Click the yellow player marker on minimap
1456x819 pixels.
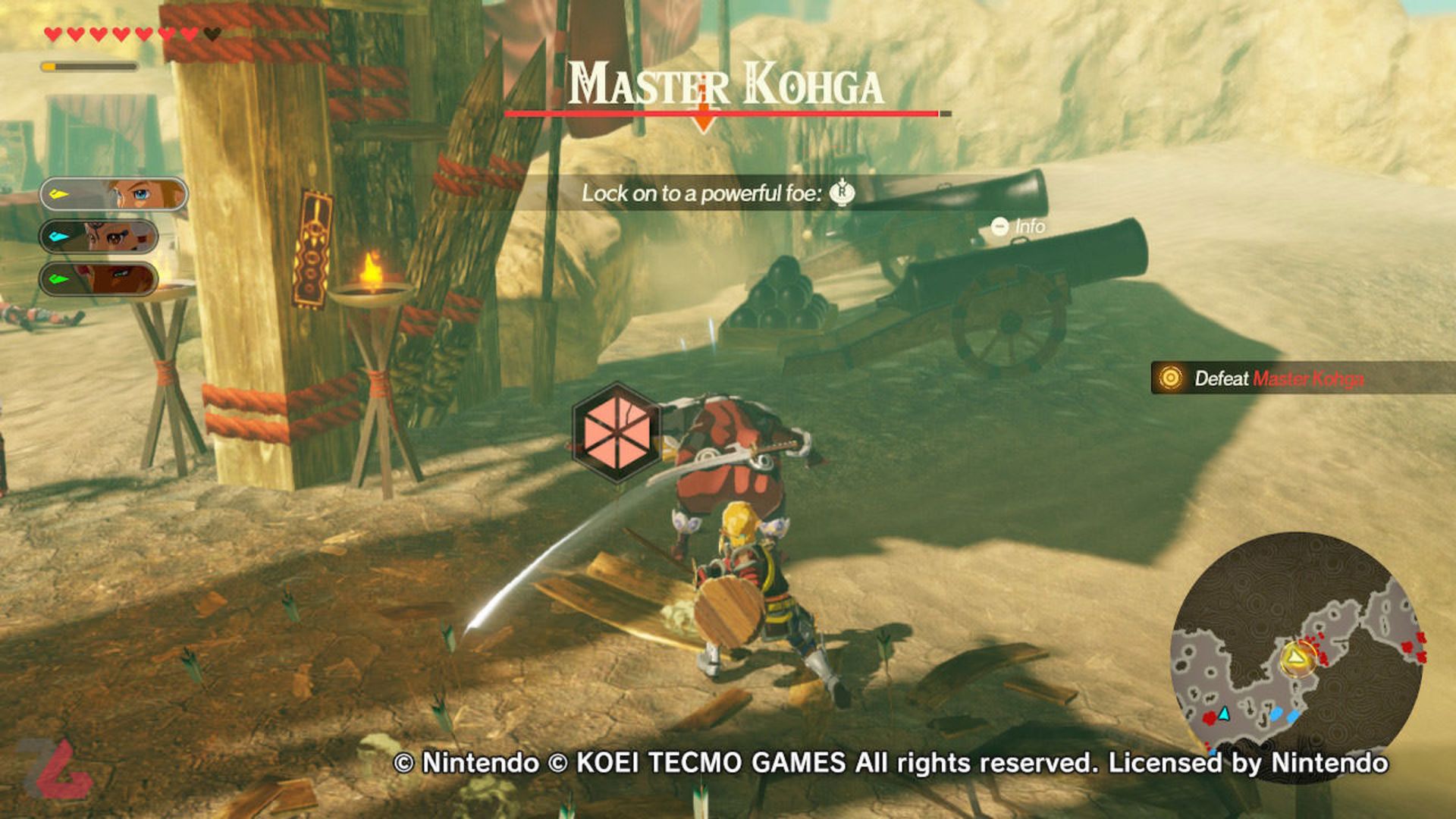(x=1298, y=657)
